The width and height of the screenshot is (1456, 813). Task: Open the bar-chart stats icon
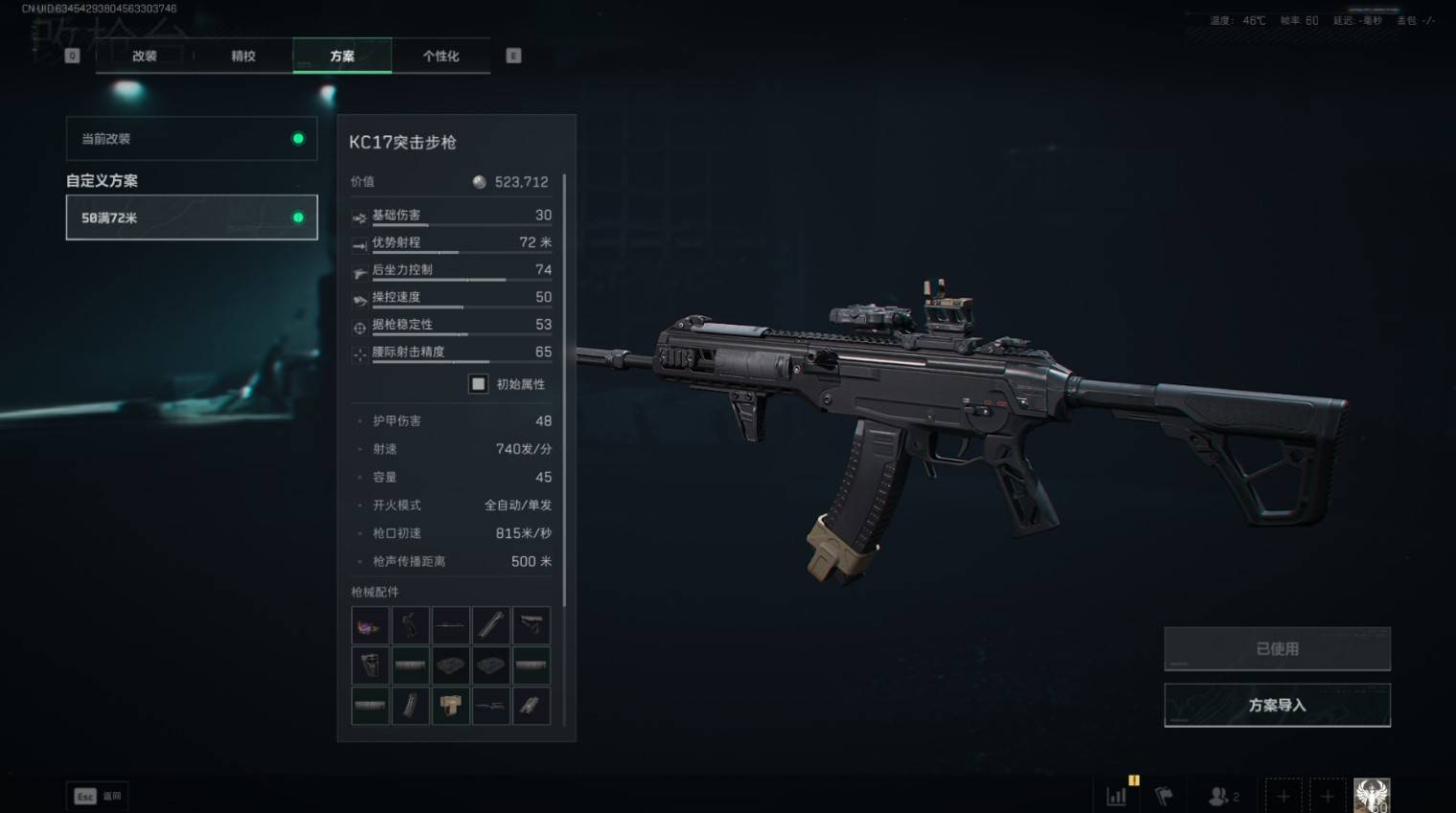1117,796
